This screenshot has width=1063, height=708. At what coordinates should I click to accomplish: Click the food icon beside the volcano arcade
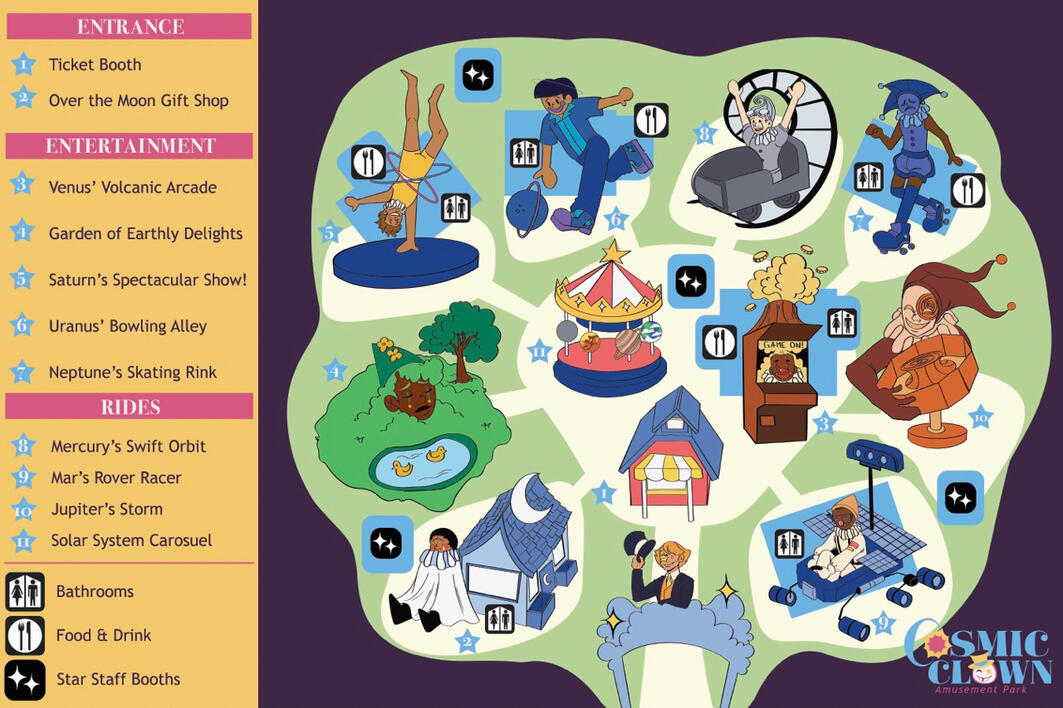(x=719, y=342)
